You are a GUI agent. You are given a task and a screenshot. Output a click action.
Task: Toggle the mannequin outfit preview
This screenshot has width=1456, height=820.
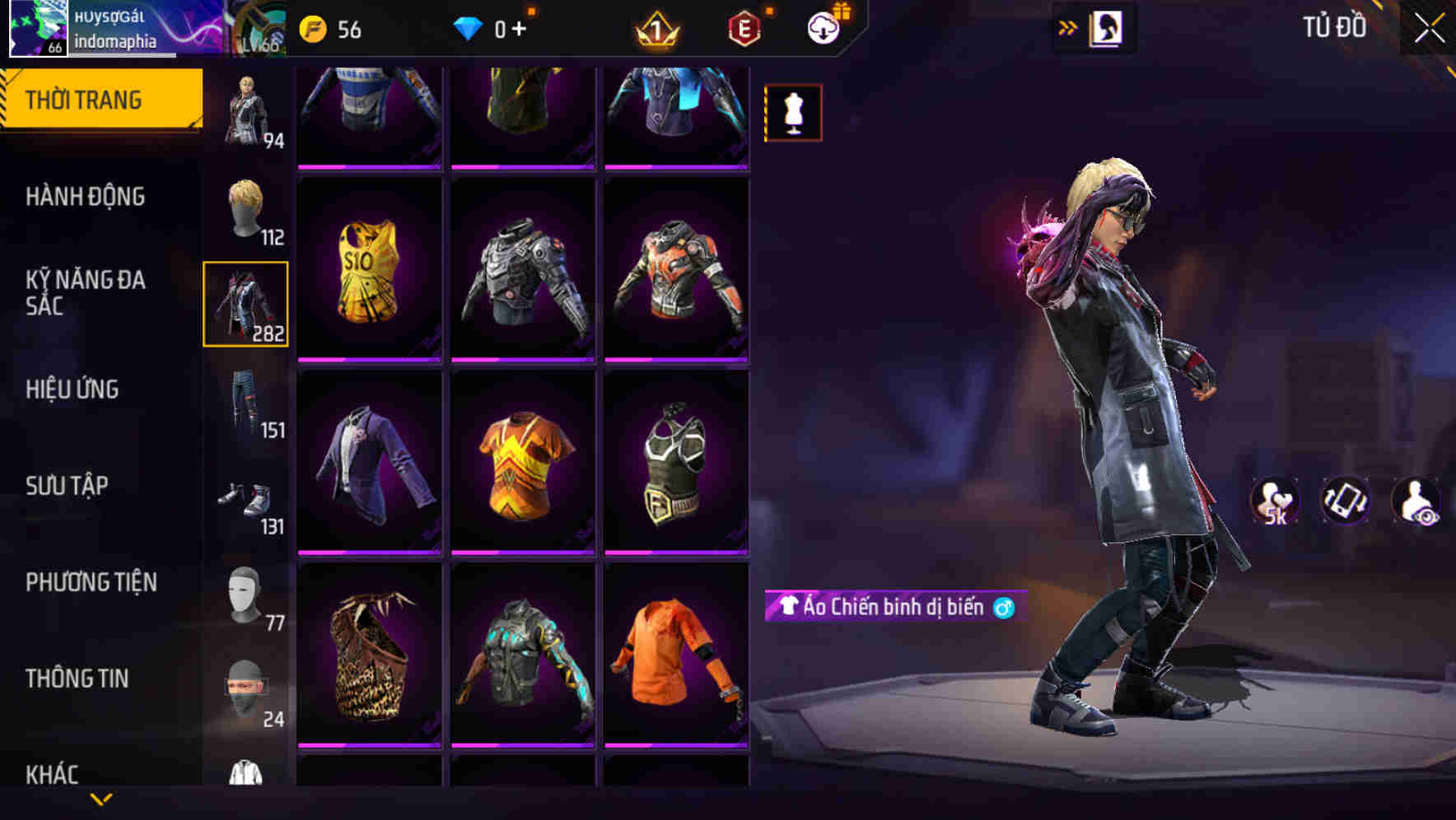(x=791, y=112)
